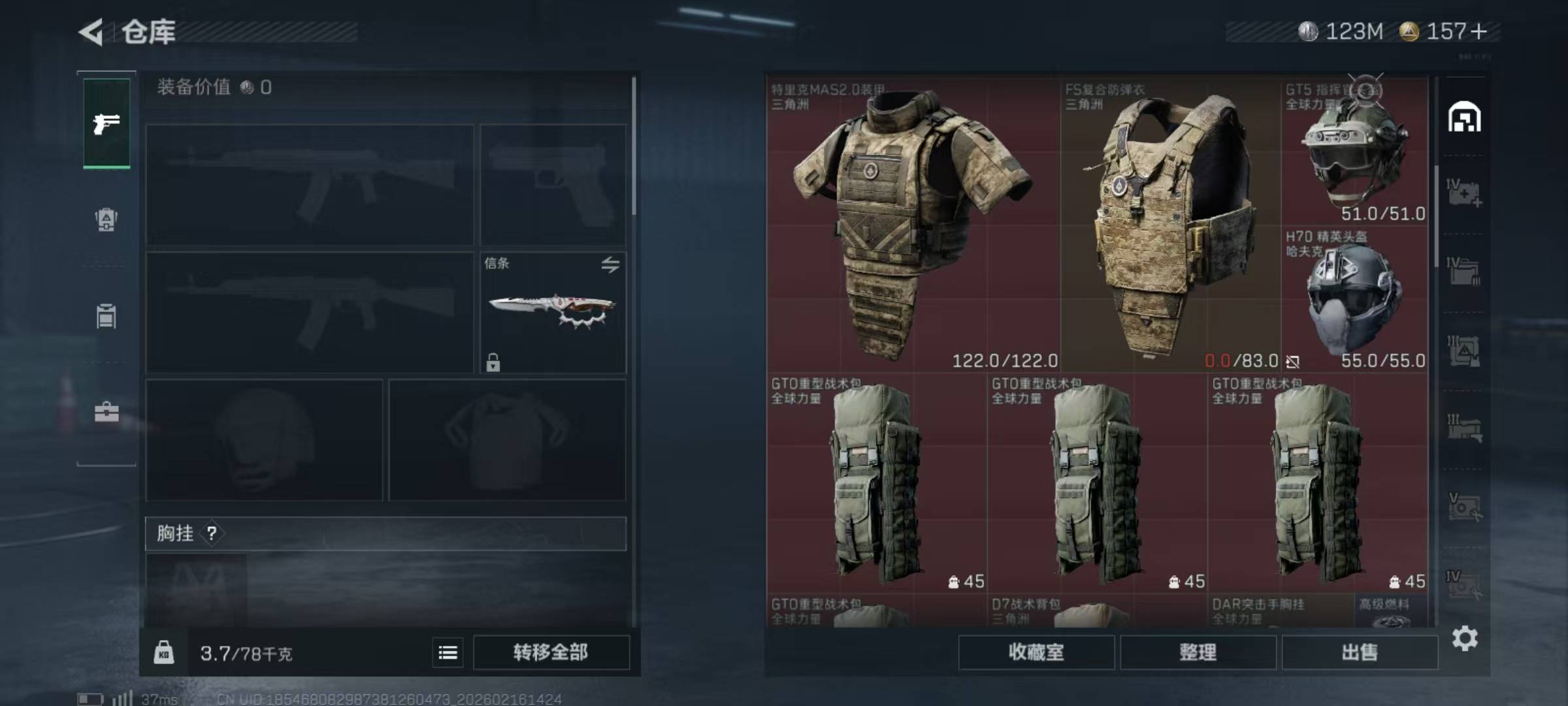Select the pistol loadout tab
The height and width of the screenshot is (706, 1568).
coord(106,124)
